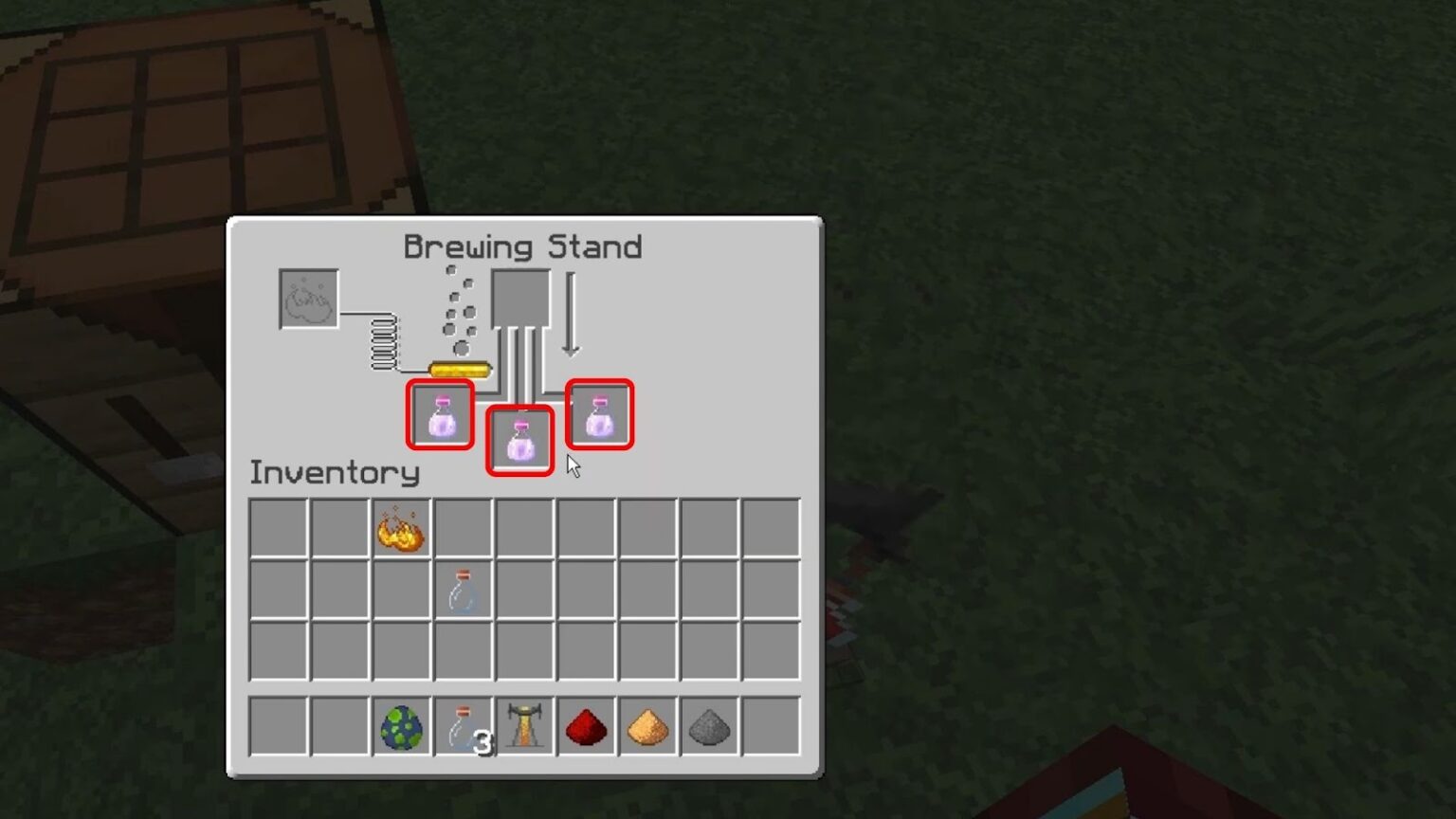This screenshot has width=1456, height=819.
Task: Click the Inventory label text
Action: tap(333, 473)
